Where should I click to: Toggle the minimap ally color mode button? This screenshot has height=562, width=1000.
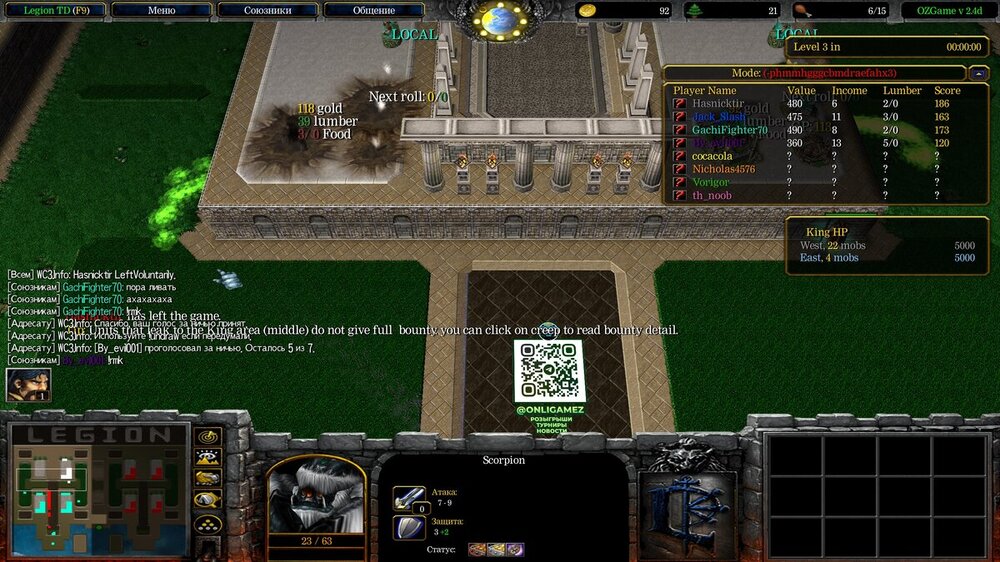208,479
